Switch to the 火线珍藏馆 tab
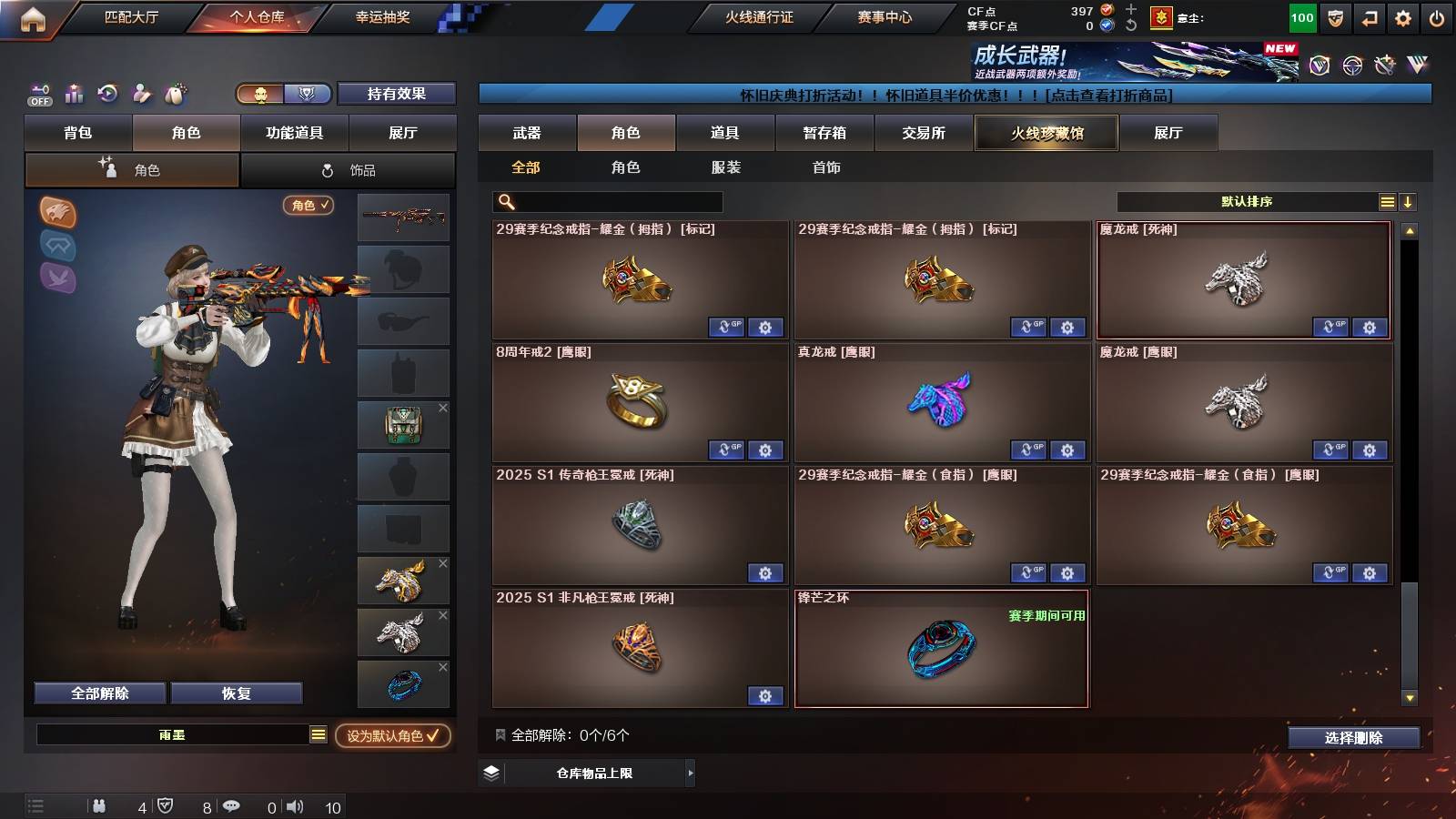Screen dimensions: 1456x819 1046,133
